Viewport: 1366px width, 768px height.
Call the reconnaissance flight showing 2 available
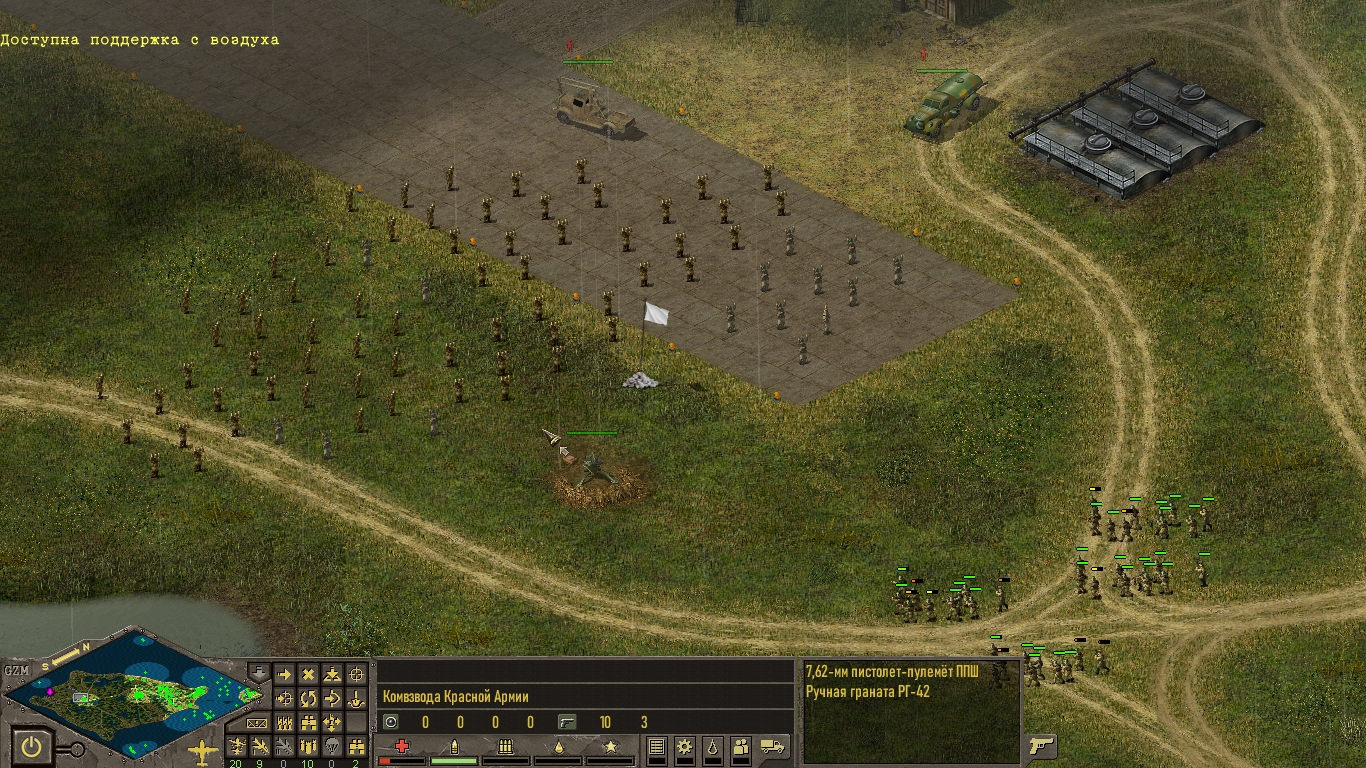[357, 746]
